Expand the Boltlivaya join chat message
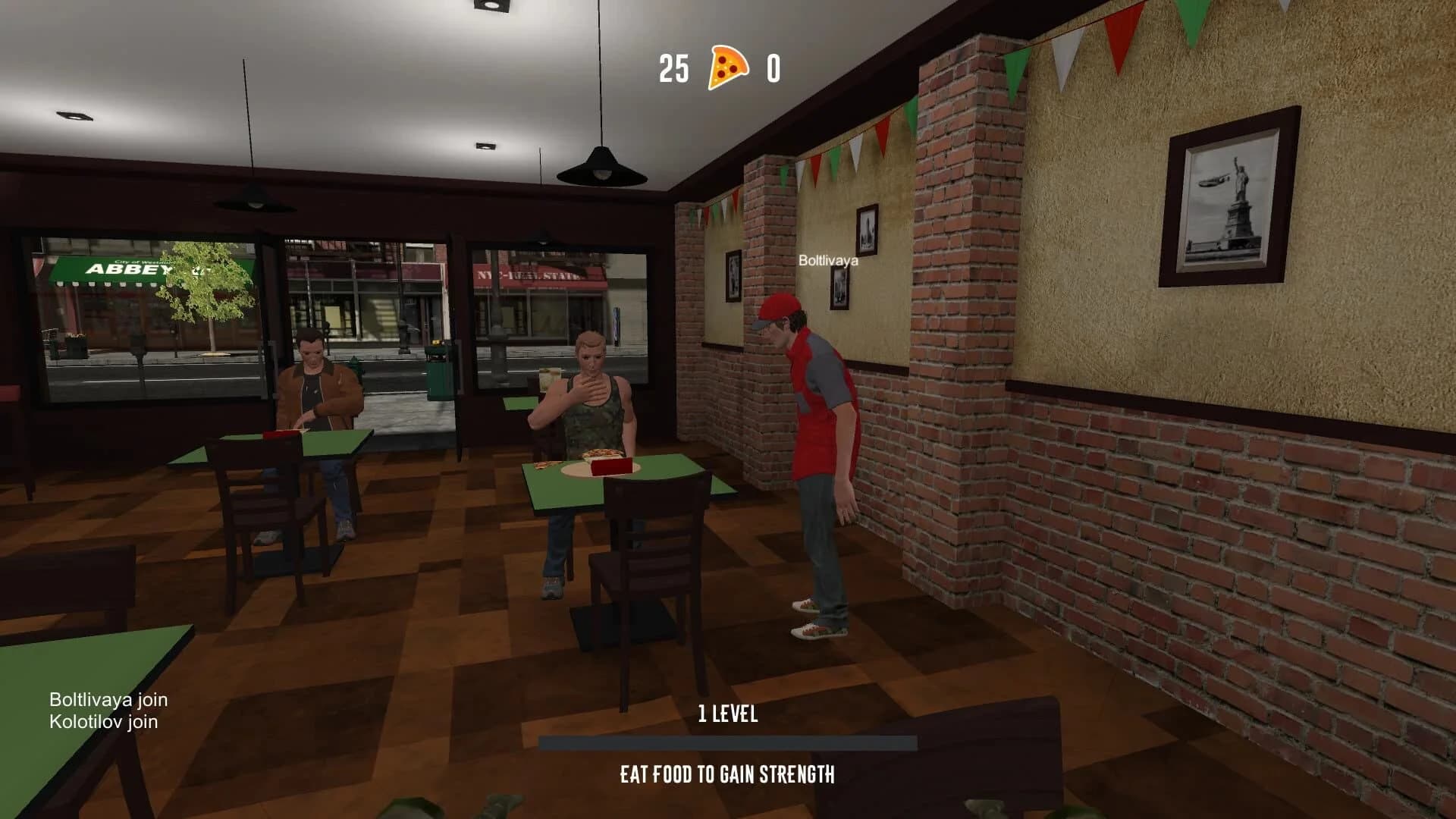1456x819 pixels. 109,701
